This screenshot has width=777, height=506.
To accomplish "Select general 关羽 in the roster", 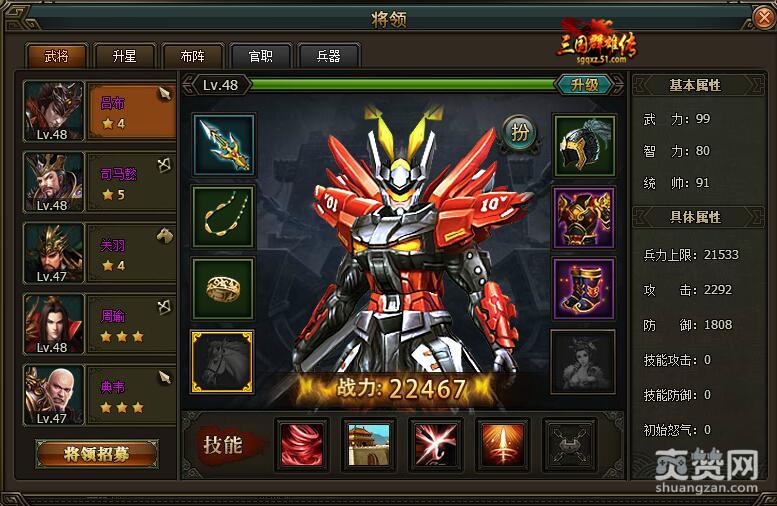I will click(x=98, y=252).
